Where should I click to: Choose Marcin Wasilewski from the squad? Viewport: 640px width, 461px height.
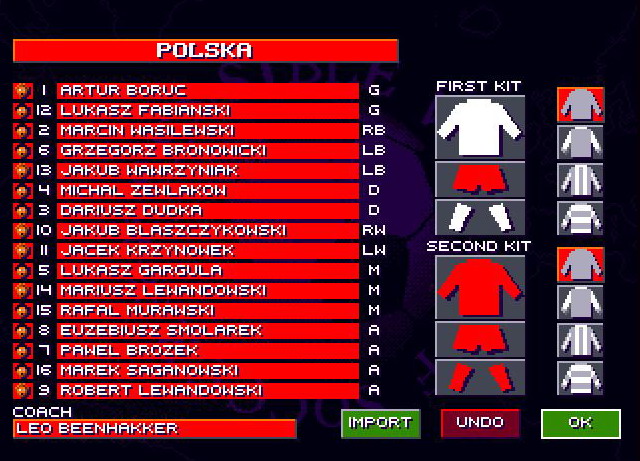(x=207, y=131)
